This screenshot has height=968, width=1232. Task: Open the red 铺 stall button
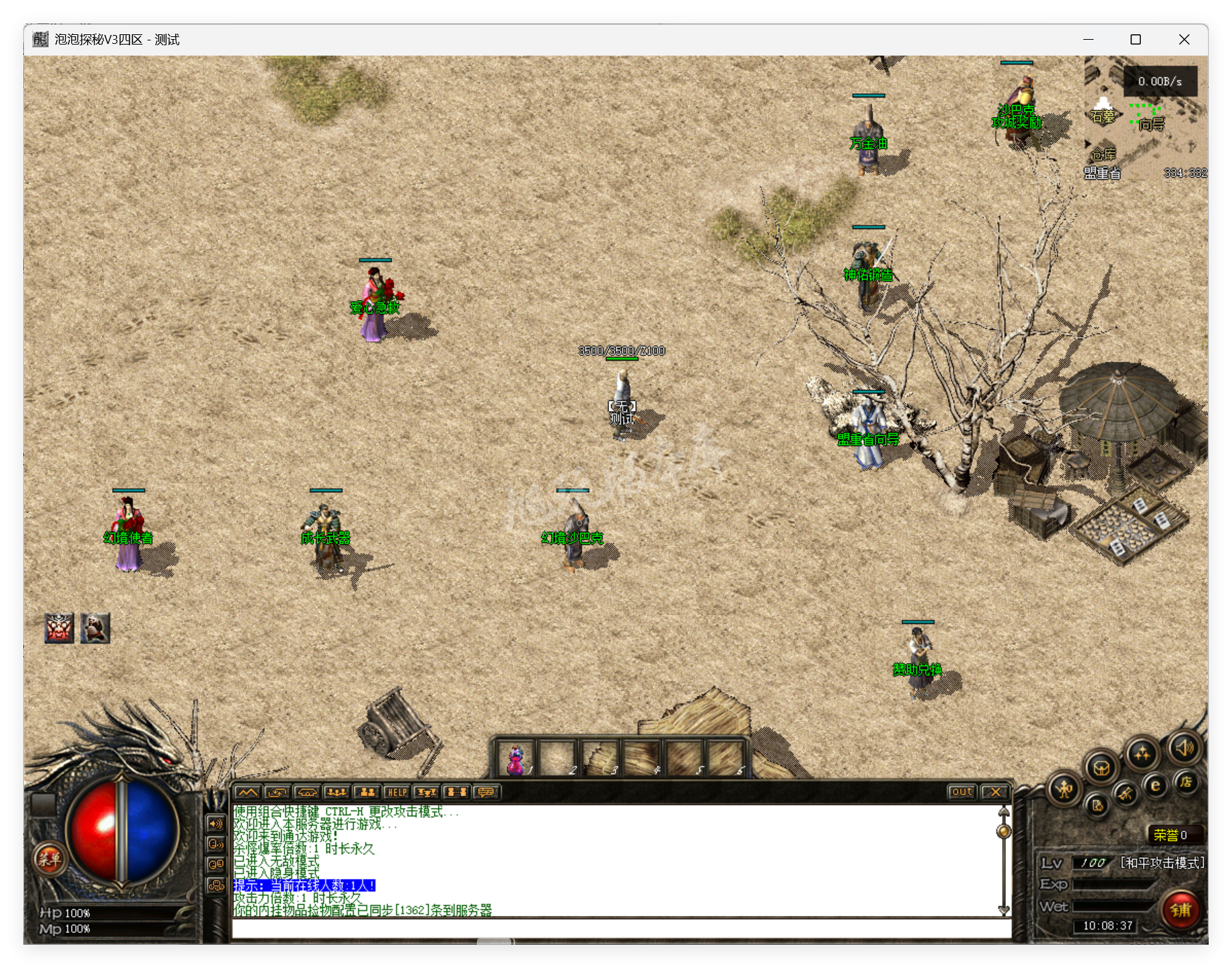(x=1181, y=910)
